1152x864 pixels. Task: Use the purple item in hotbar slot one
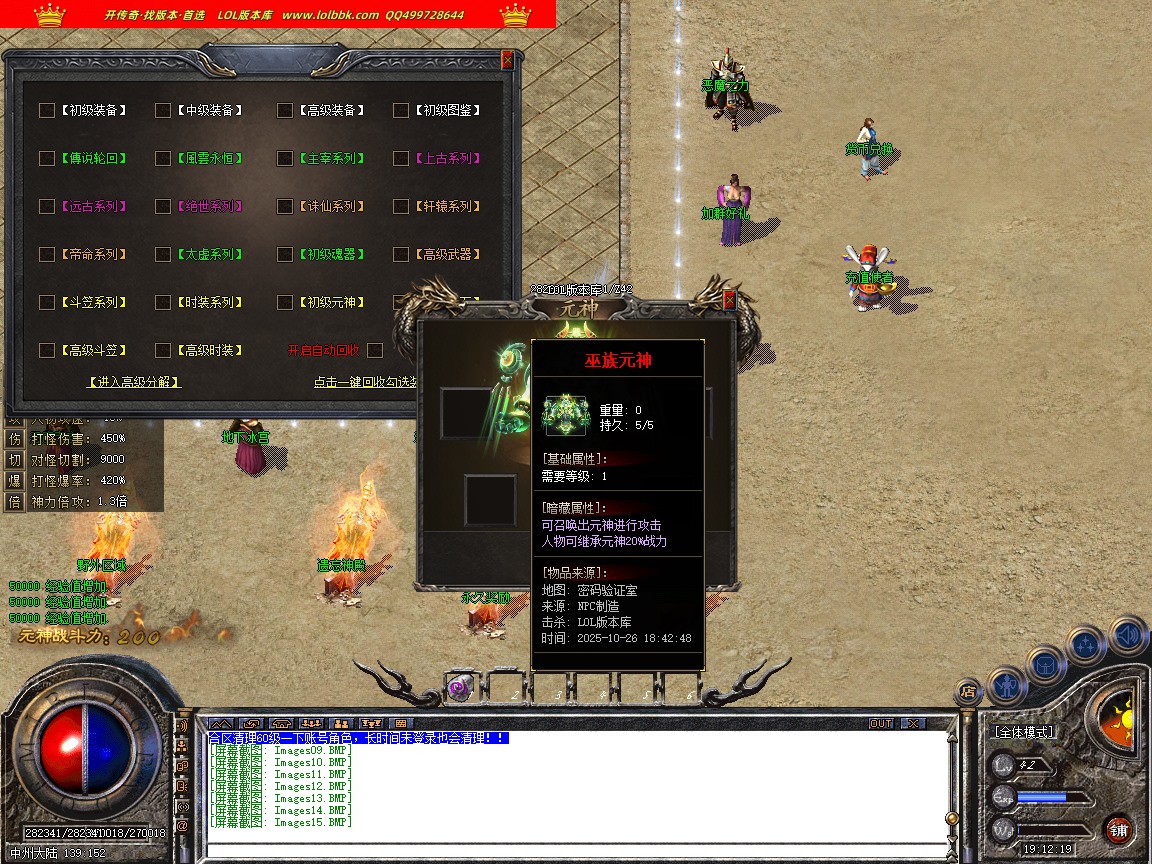point(459,688)
